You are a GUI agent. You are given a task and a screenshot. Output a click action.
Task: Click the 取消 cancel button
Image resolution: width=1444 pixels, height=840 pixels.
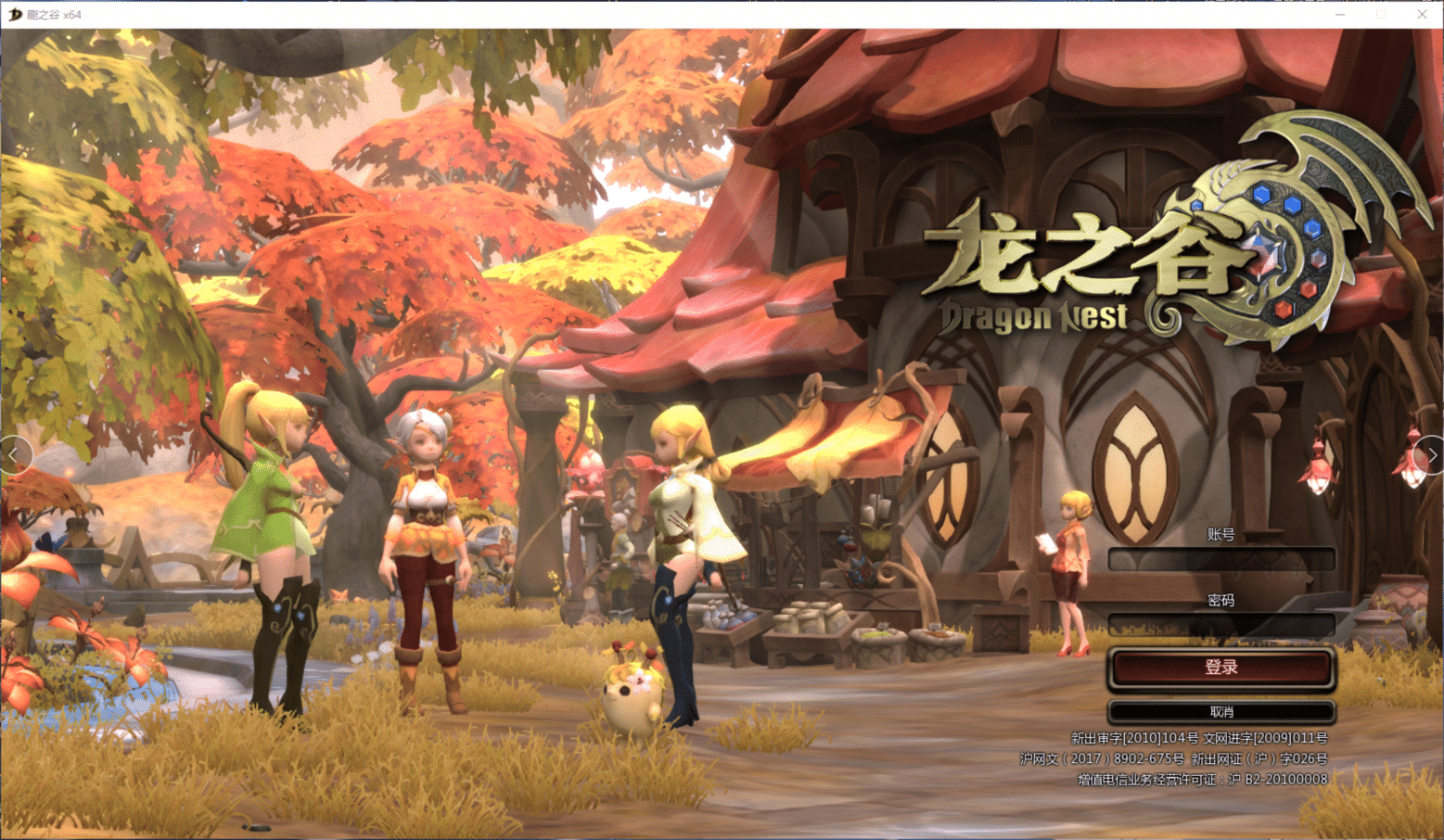tap(1220, 712)
